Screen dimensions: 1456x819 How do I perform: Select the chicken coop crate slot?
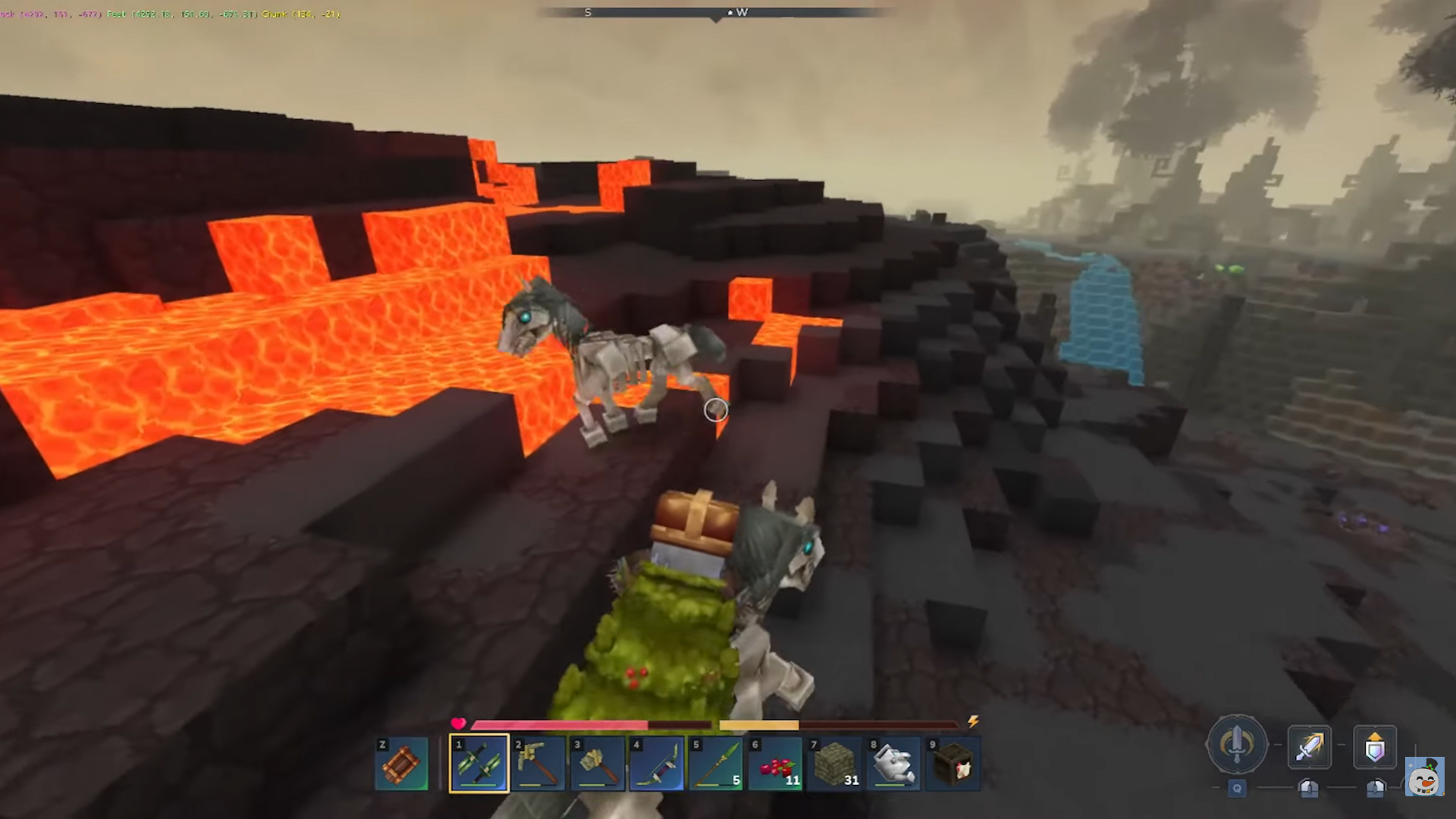(x=952, y=763)
